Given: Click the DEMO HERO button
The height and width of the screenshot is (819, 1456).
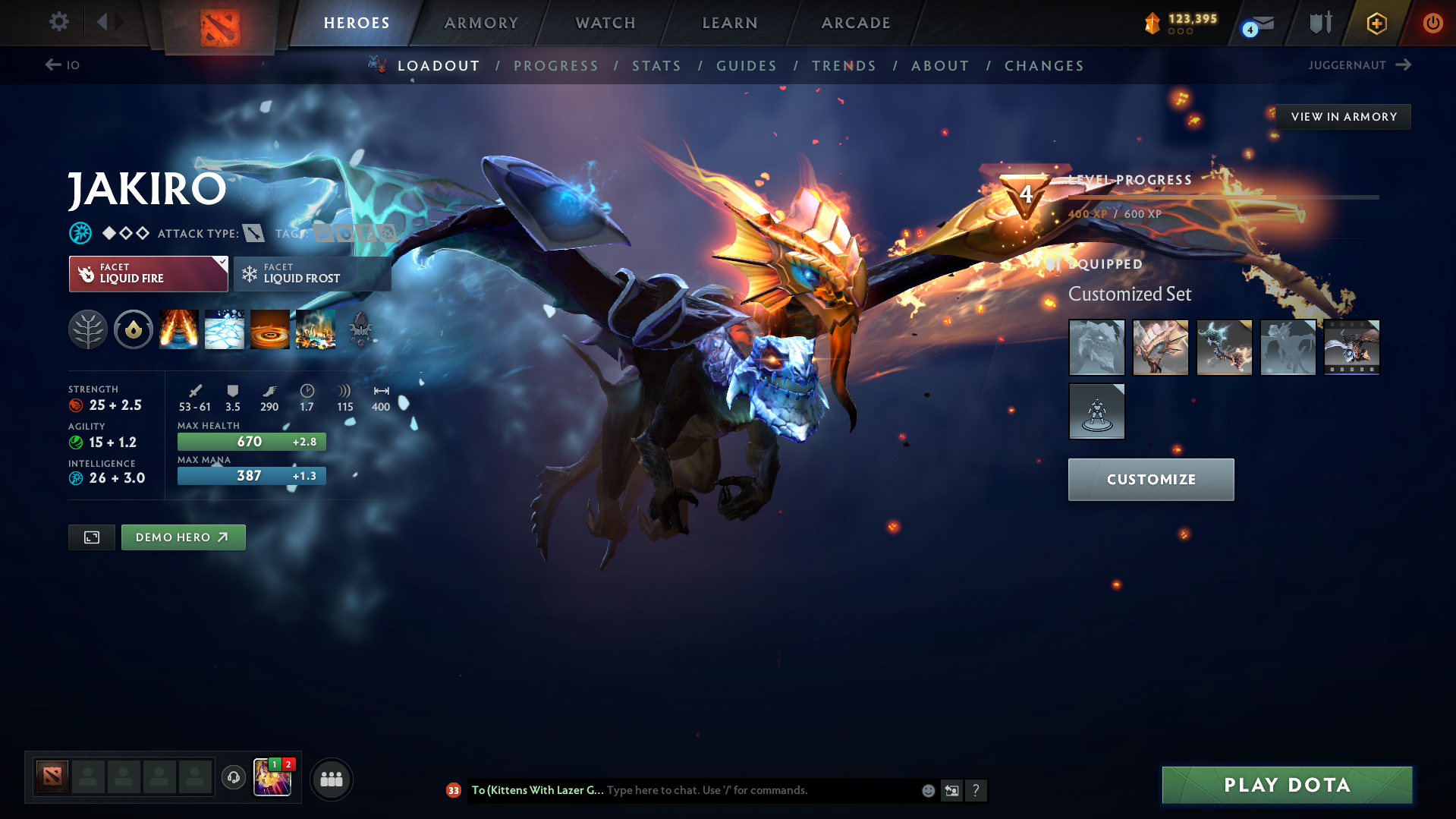Looking at the screenshot, I should click(x=183, y=537).
